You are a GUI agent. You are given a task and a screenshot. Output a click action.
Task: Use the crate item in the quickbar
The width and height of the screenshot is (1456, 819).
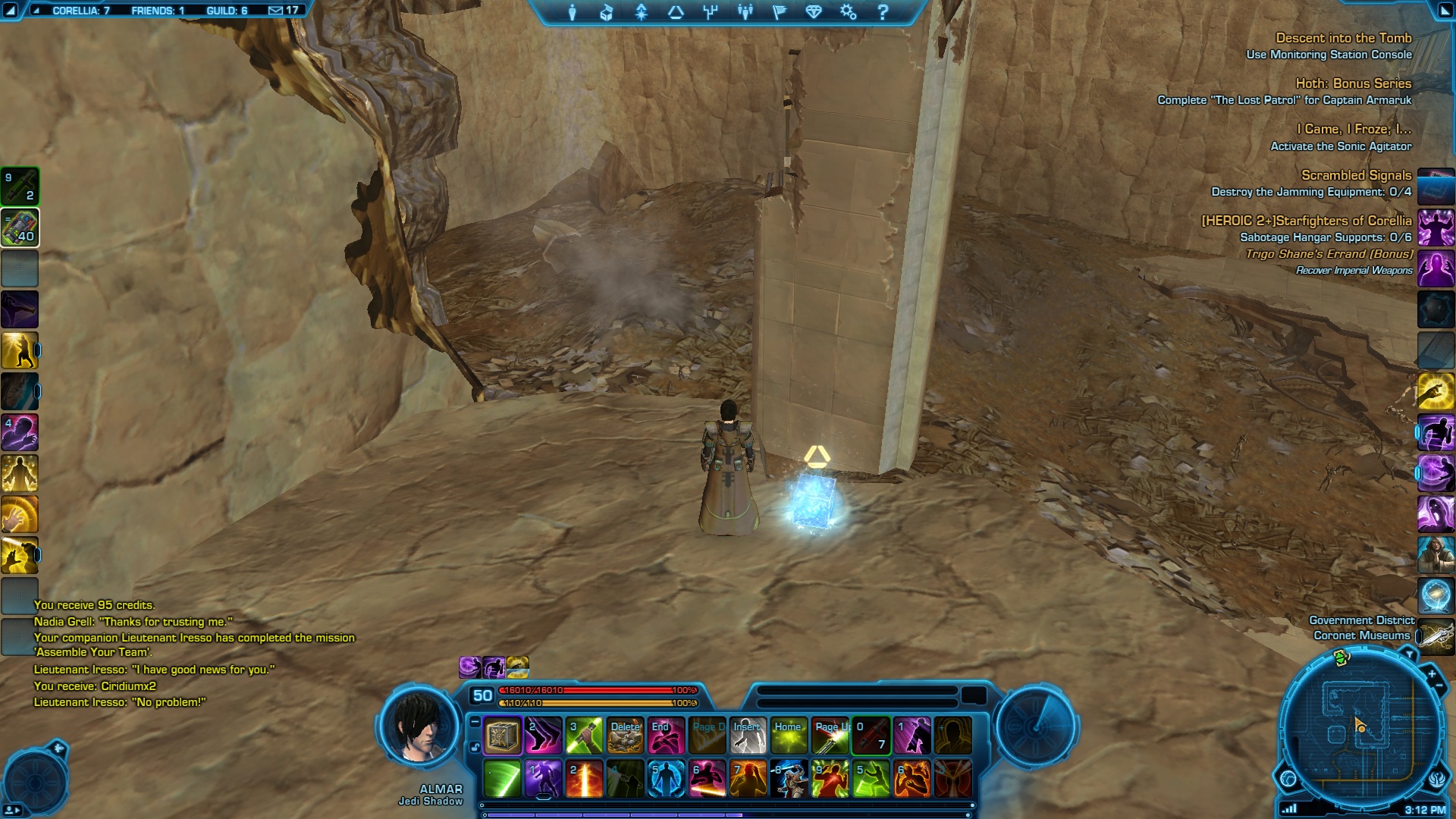click(502, 736)
